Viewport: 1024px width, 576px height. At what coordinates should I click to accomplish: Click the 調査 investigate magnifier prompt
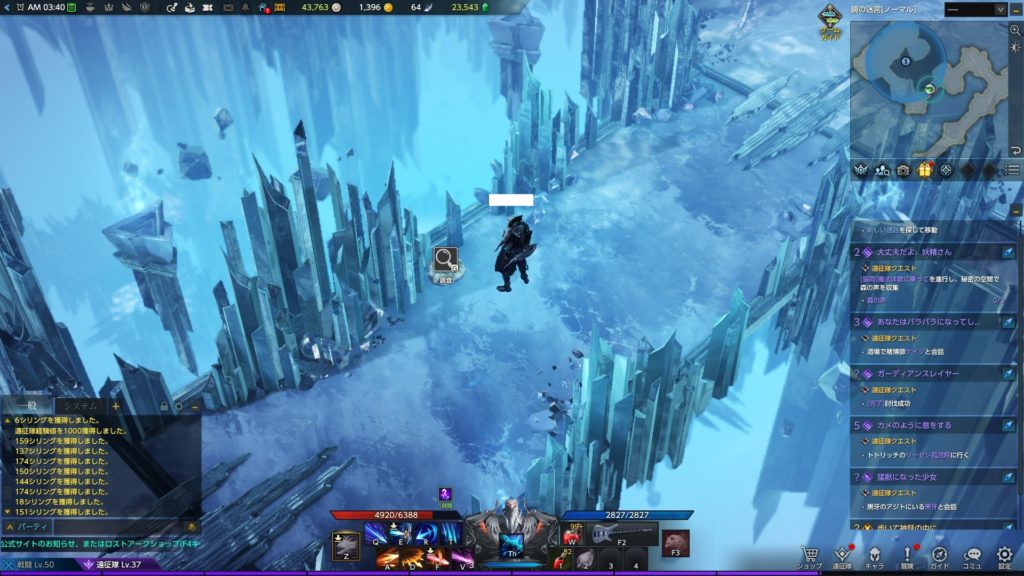click(446, 262)
